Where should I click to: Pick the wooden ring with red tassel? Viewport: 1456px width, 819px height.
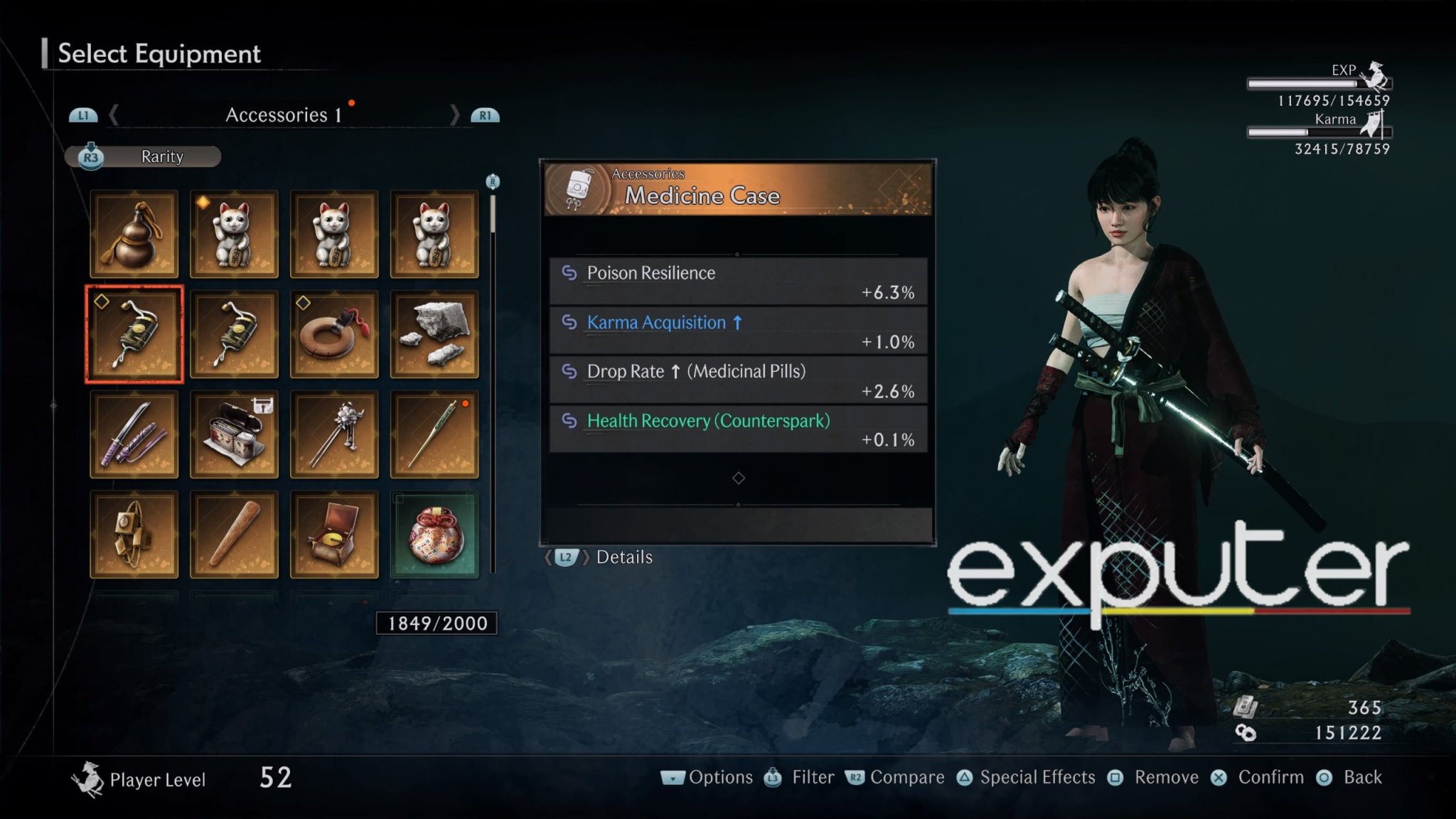coord(334,334)
